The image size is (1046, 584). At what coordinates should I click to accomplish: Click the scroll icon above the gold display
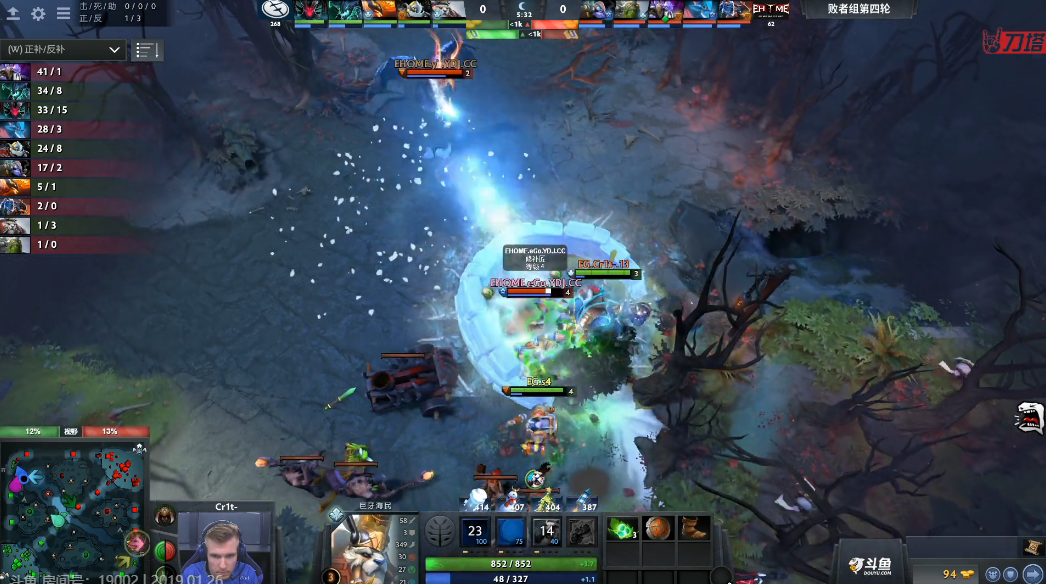coord(1031,546)
